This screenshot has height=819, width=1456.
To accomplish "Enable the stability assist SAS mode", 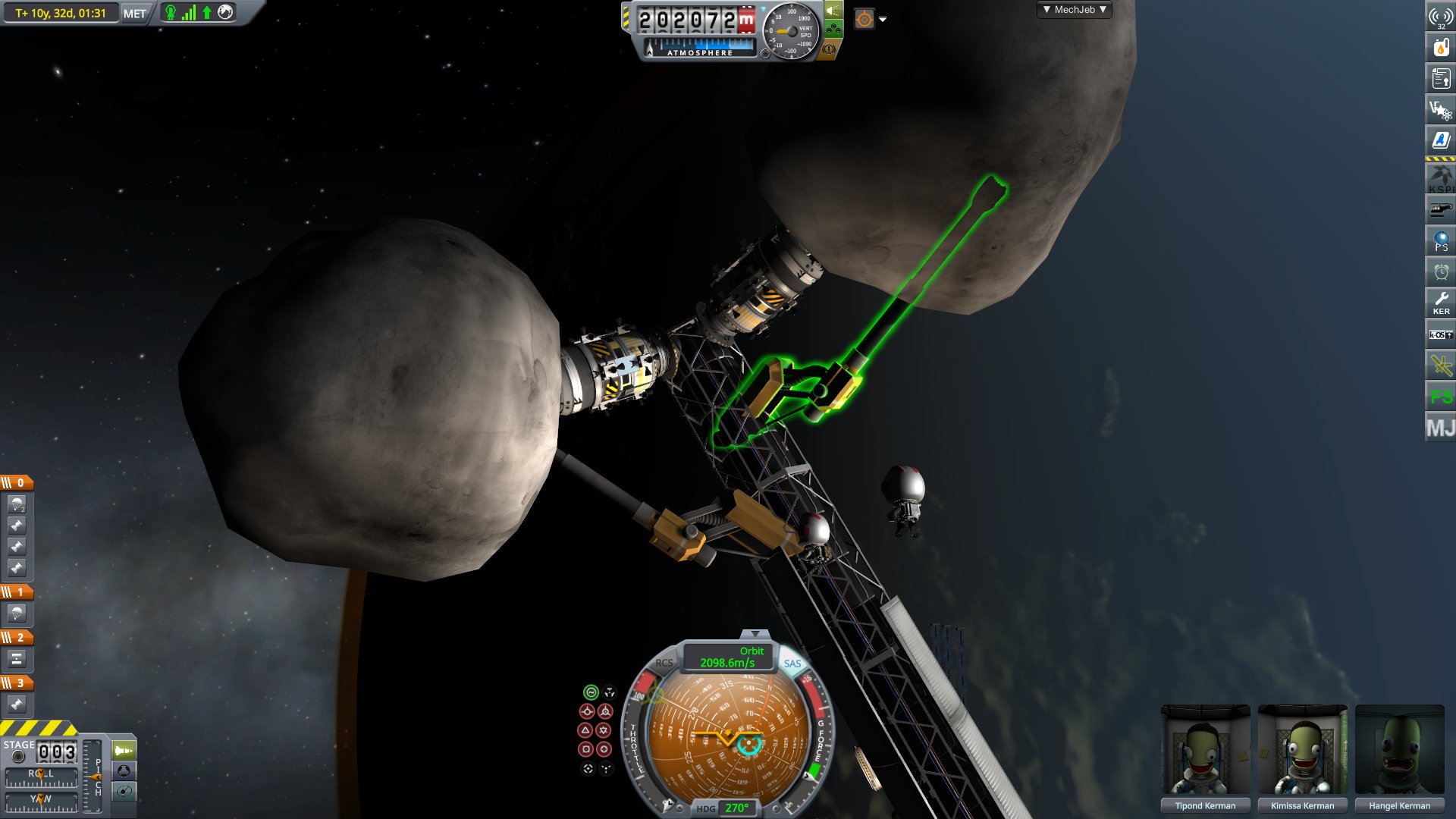I will 591,691.
